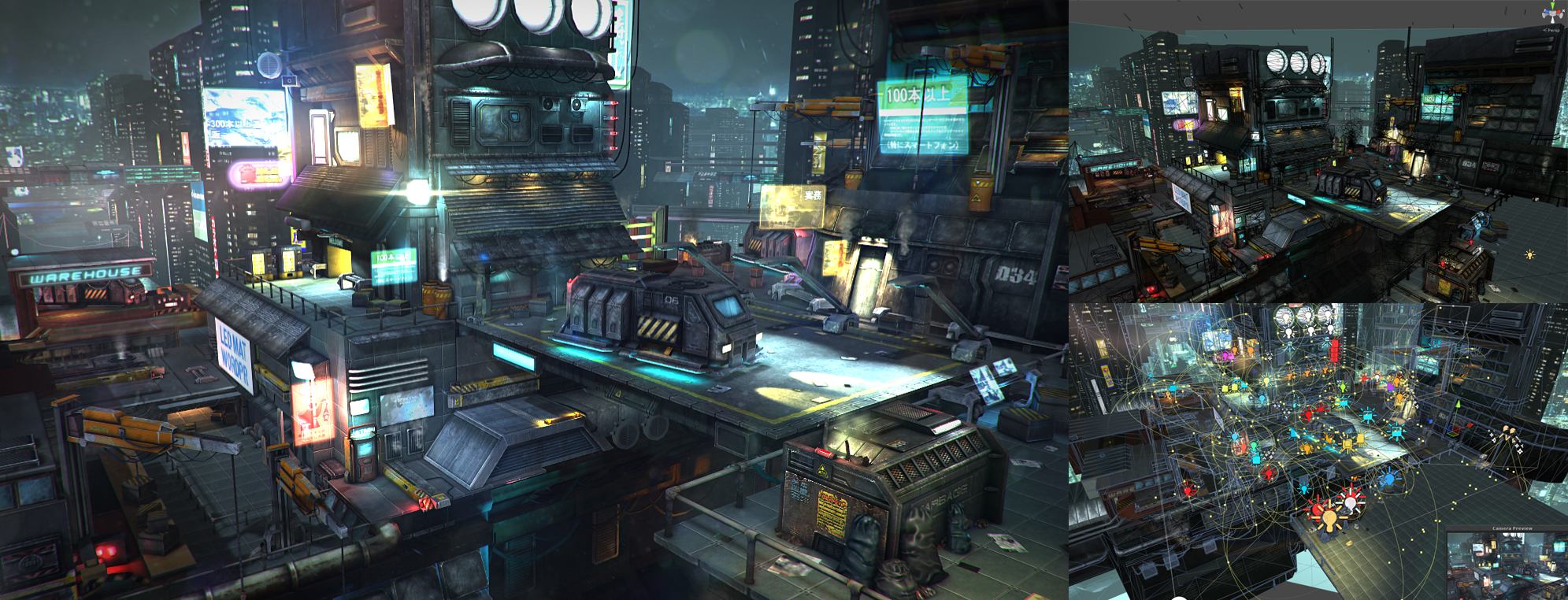Viewport: 1568px width, 600px height.
Task: Select the yellow sun light gizmo
Action: tap(1529, 254)
